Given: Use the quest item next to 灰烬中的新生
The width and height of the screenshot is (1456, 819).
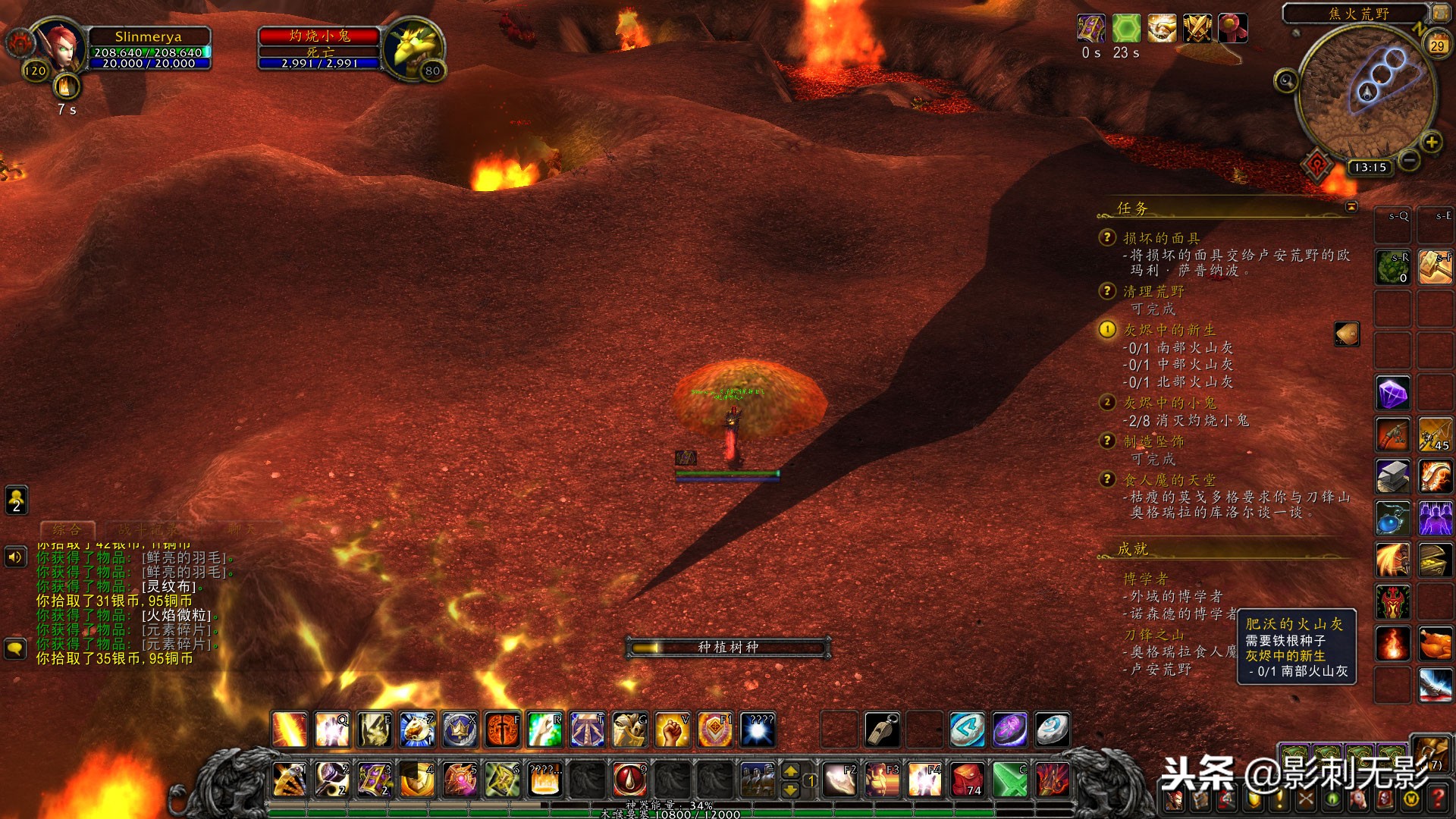Looking at the screenshot, I should [x=1347, y=334].
